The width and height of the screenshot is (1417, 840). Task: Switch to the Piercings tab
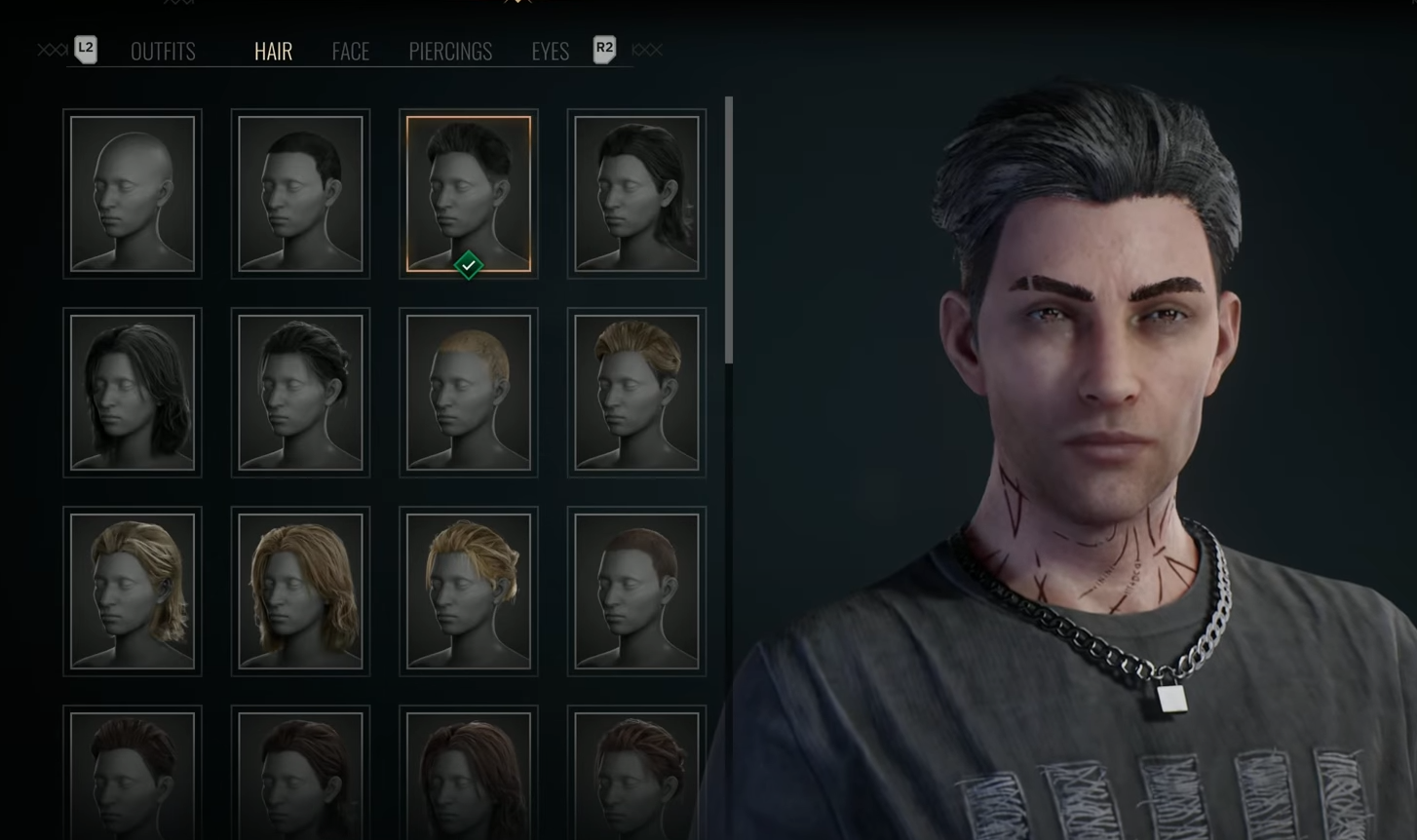tap(450, 52)
